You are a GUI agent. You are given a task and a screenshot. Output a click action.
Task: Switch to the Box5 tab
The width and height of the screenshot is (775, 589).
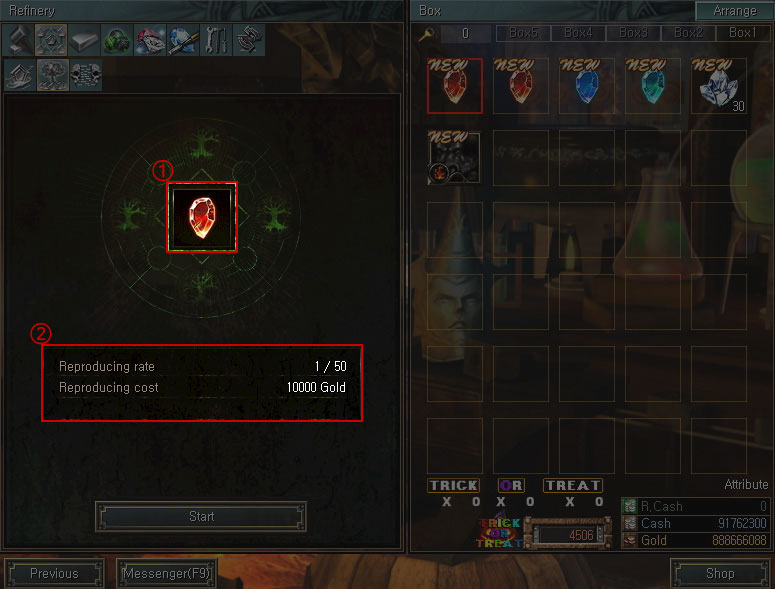(x=523, y=33)
